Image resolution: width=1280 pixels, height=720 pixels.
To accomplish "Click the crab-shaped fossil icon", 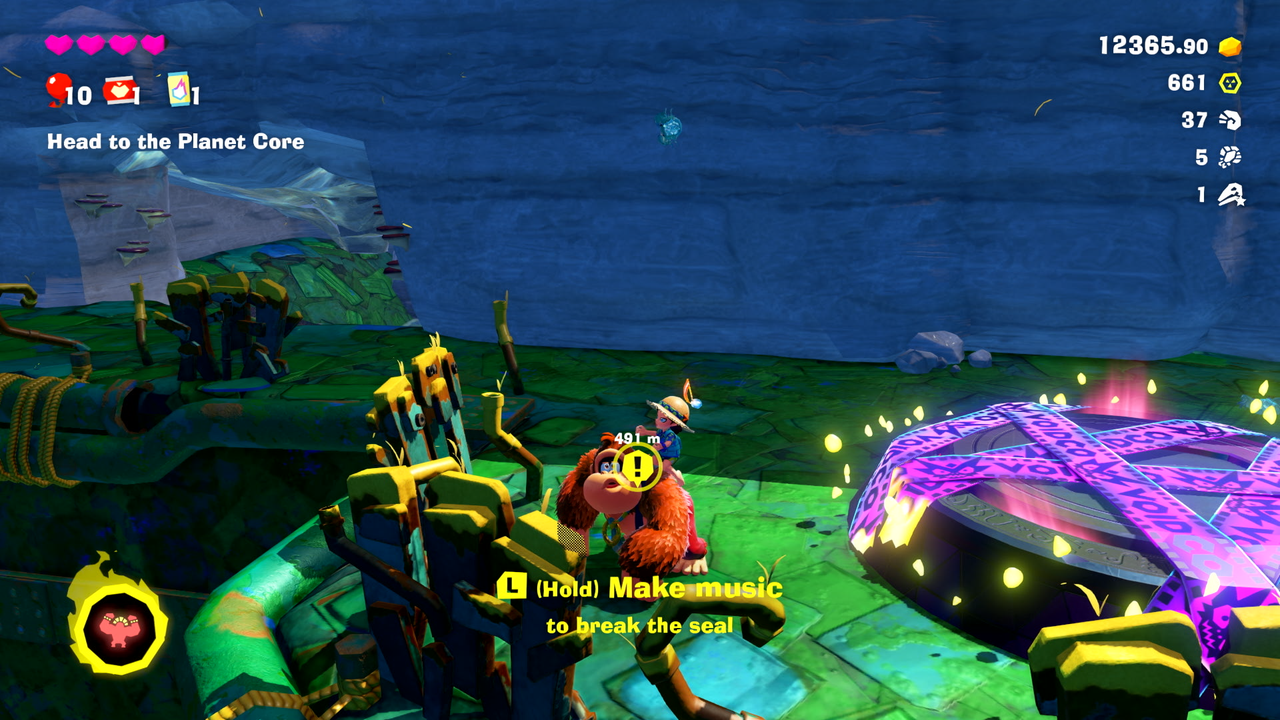I will [x=1230, y=157].
